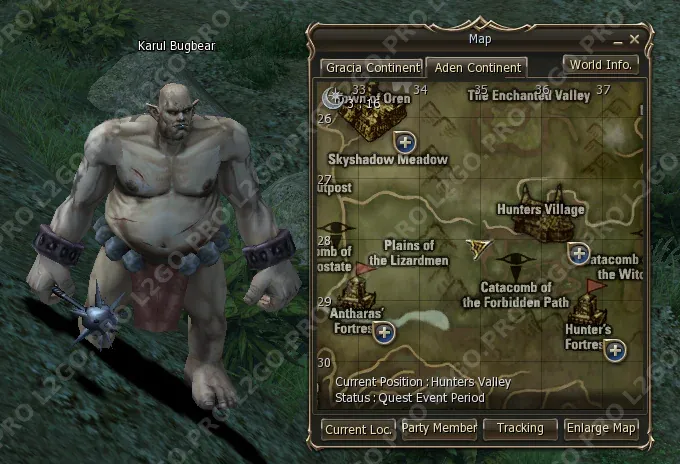
Task: Select the Antharas' Fortress marker
Action: pyautogui.click(x=357, y=291)
